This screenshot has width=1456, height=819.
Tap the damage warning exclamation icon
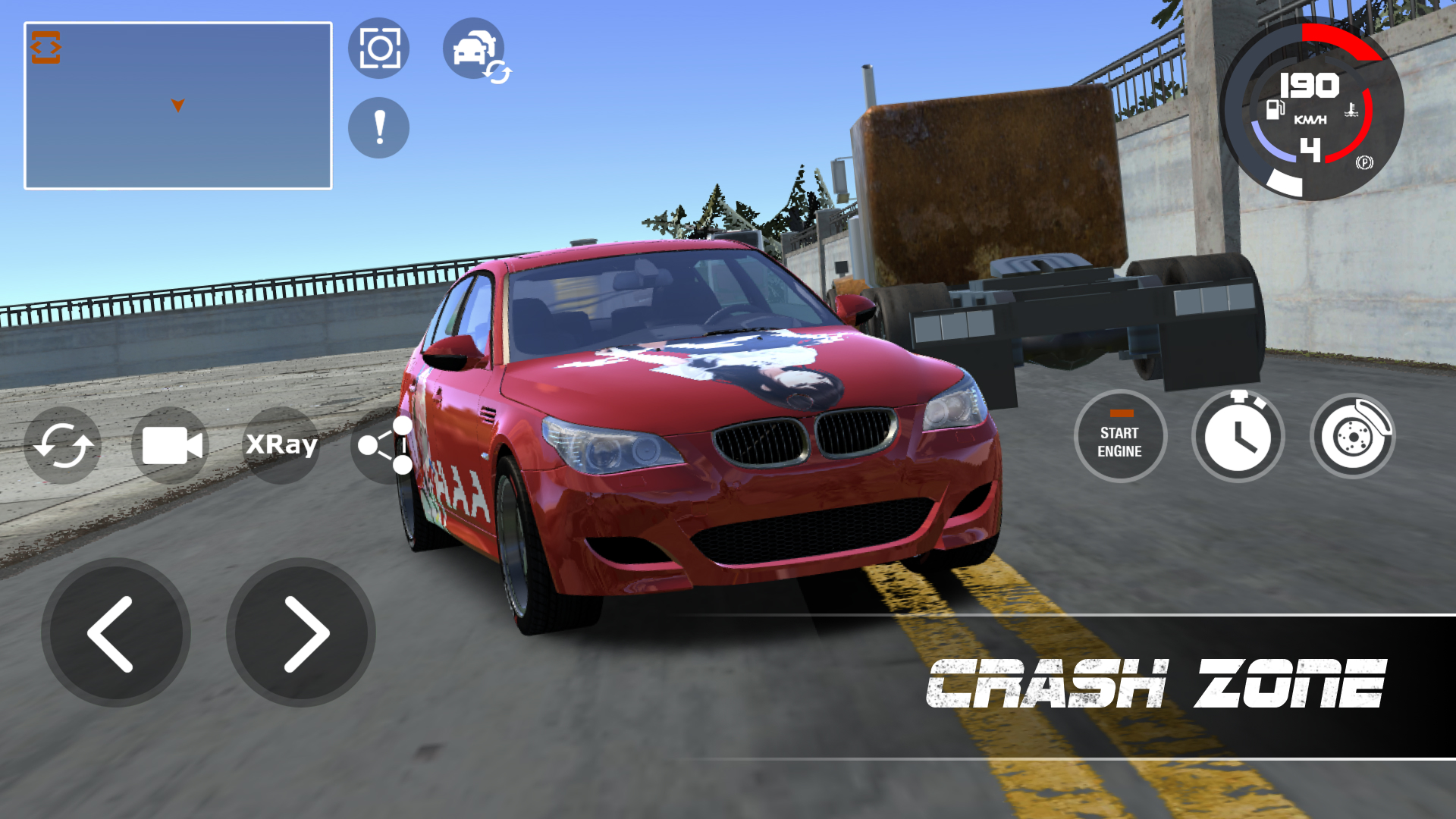click(378, 127)
